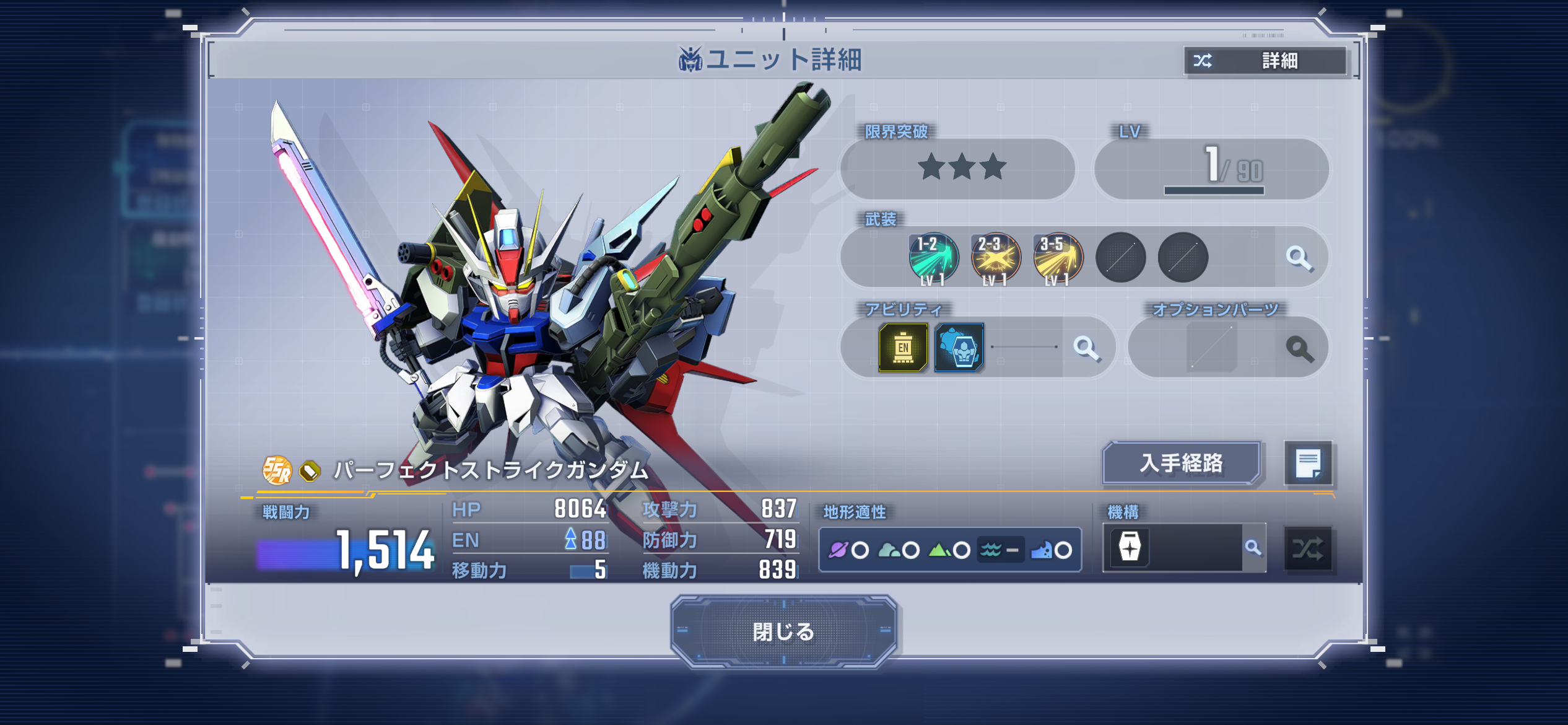Screen dimensions: 1568x725
Task: Click the 地形適性 terrain aptitude panel
Action: 949,550
